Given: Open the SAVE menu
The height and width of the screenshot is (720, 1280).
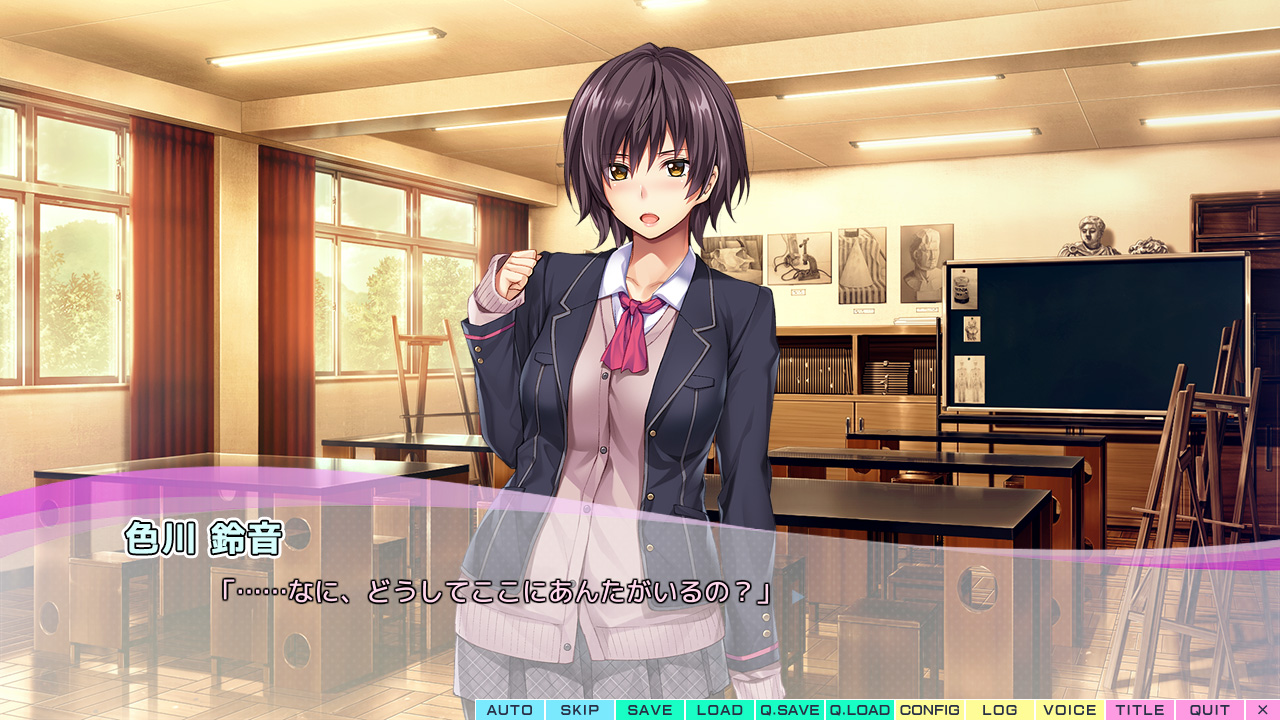Looking at the screenshot, I should click(650, 710).
